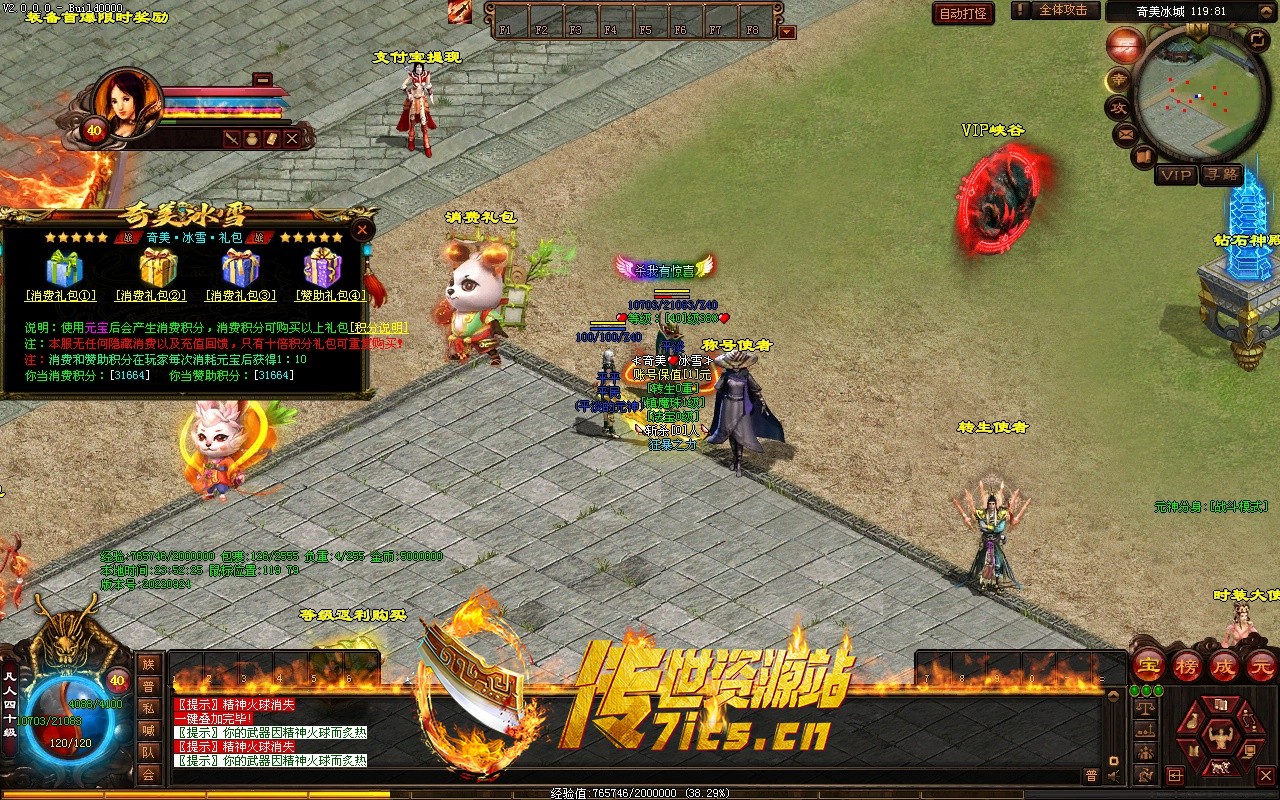Activate 寻路 pathfinding button
The width and height of the screenshot is (1280, 800).
pyautogui.click(x=1221, y=175)
